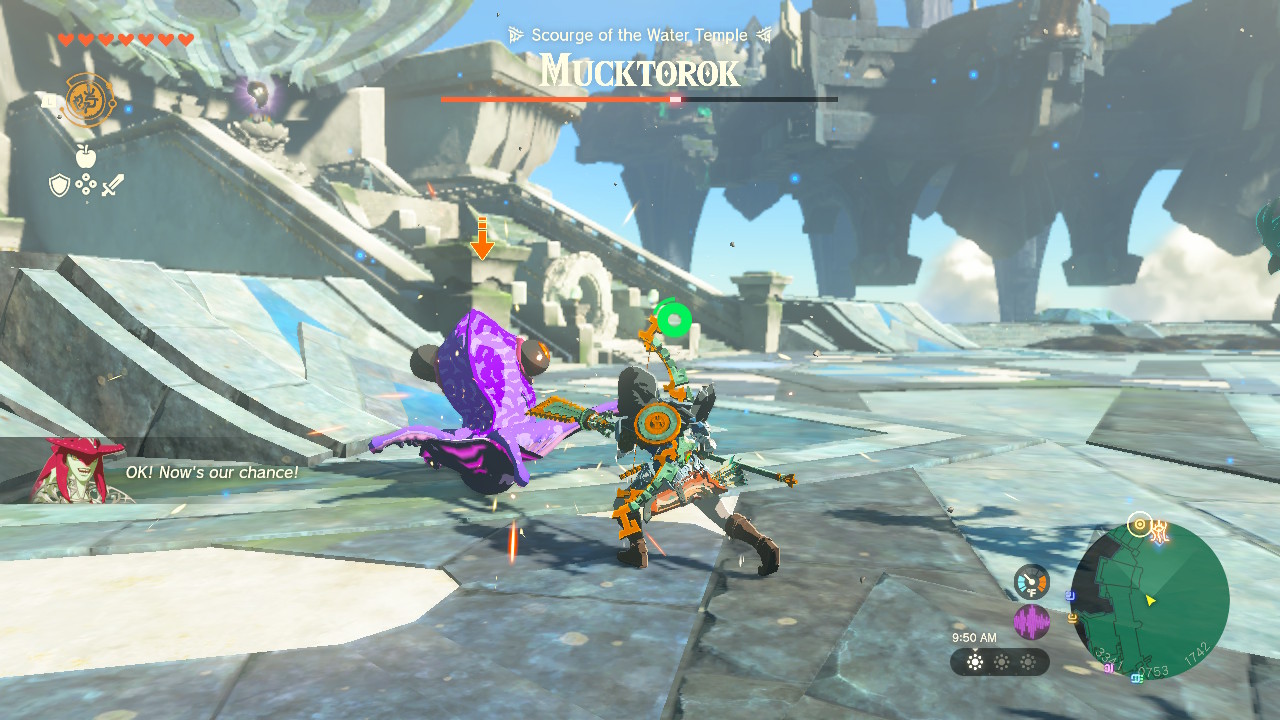This screenshot has height=720, width=1280.
Task: Click the Mucktorok boss name label
Action: coord(640,71)
